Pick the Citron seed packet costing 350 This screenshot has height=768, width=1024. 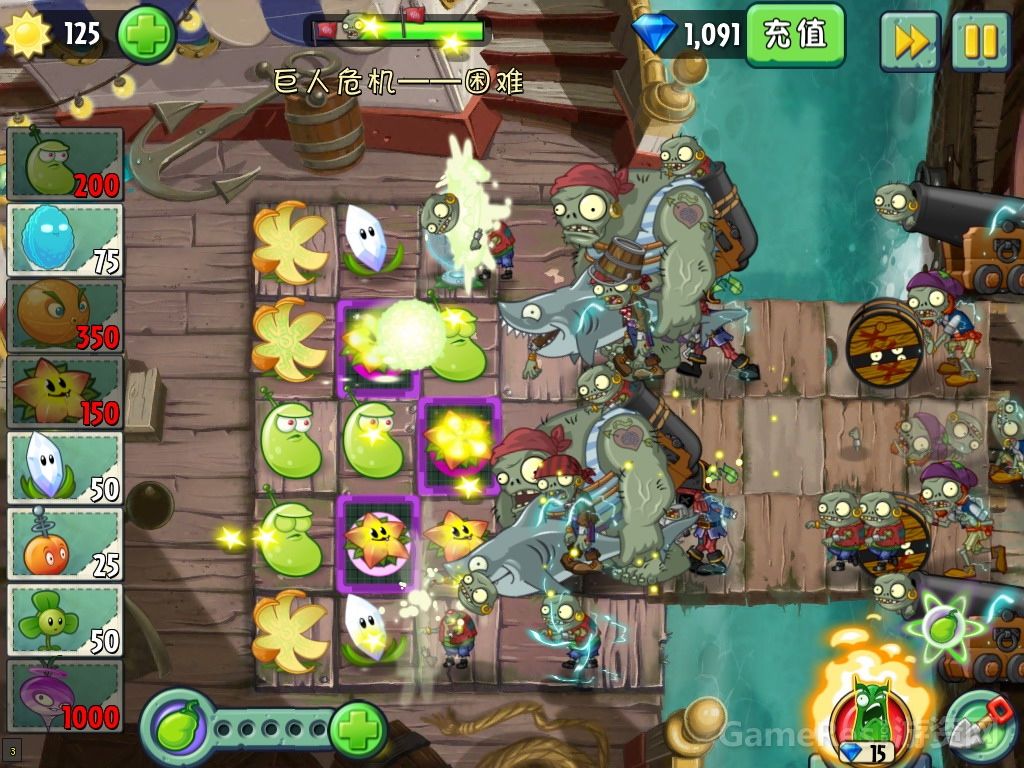point(65,316)
